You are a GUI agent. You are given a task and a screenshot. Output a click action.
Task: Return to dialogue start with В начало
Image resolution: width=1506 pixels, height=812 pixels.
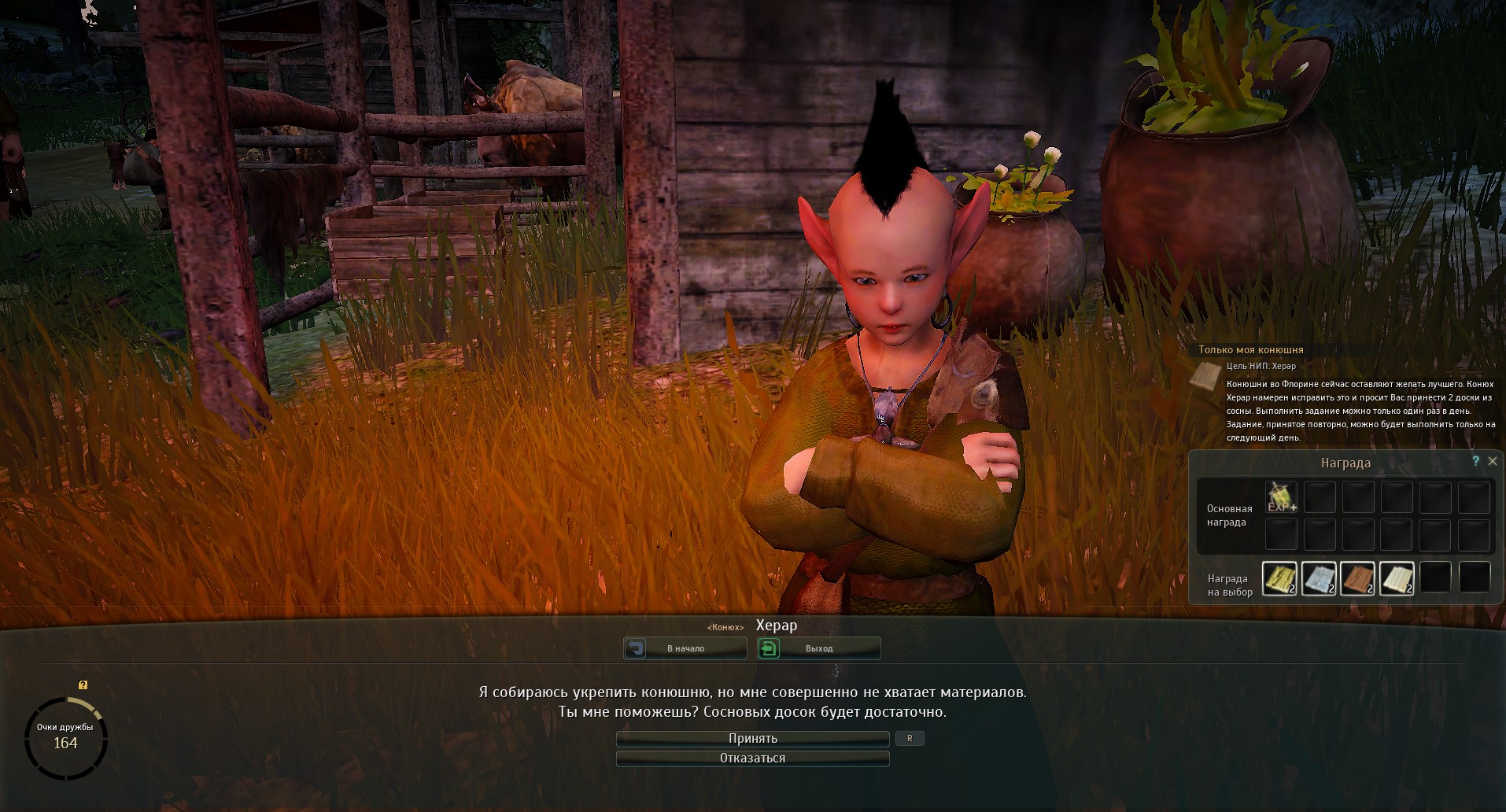tap(685, 648)
